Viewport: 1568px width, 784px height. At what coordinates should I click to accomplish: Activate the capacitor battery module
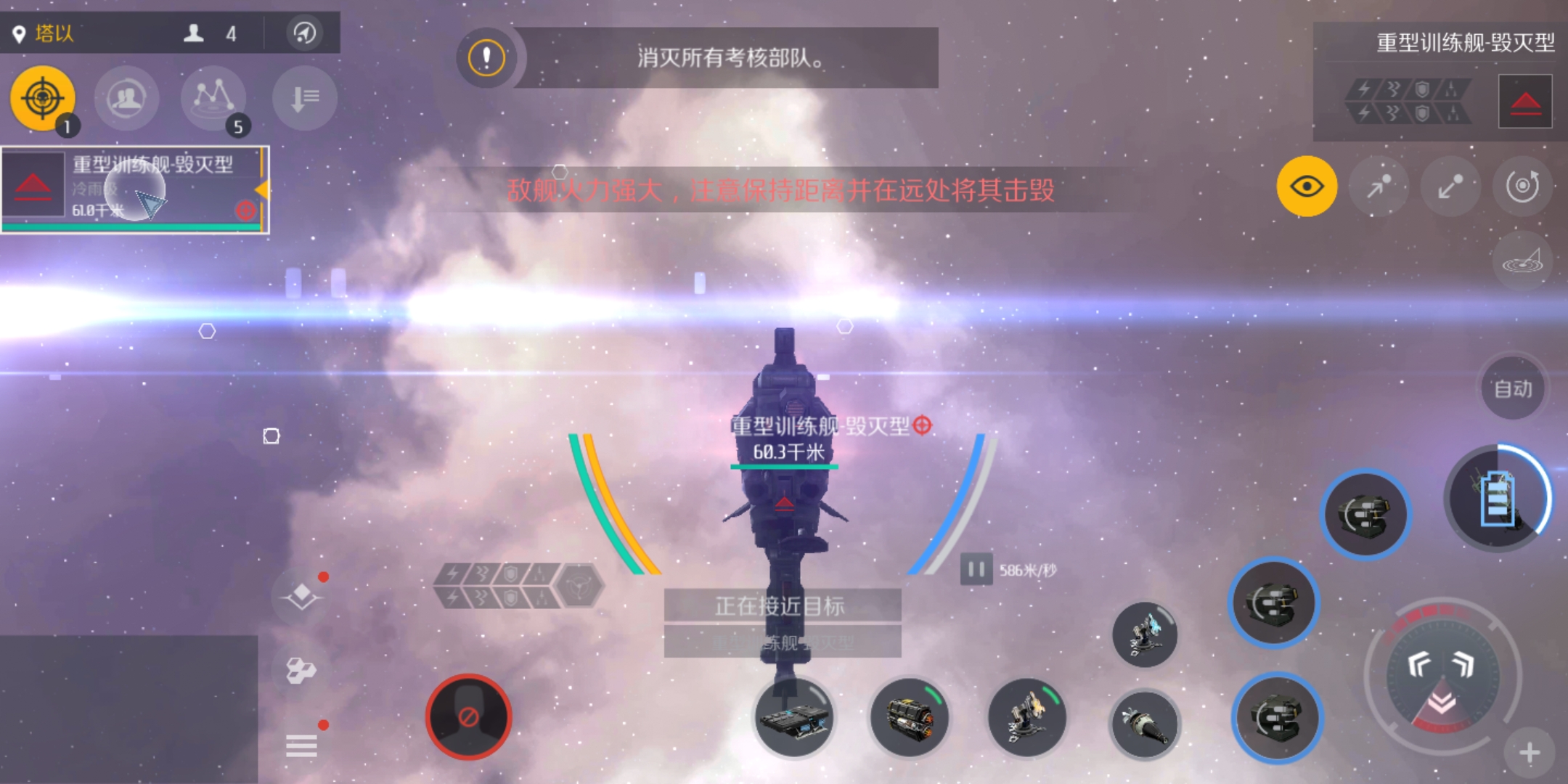(x=1498, y=498)
